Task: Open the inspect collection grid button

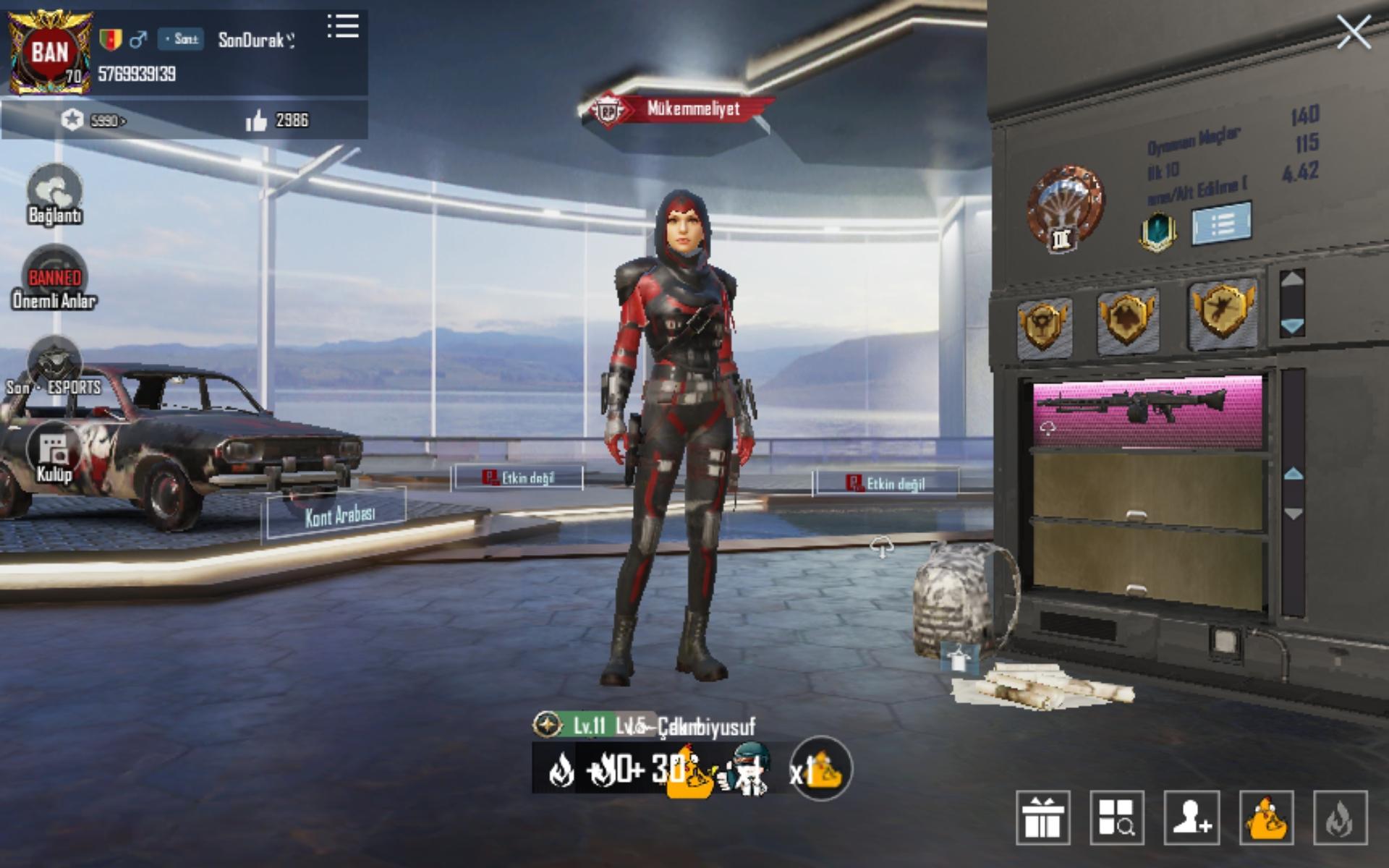Action: click(1116, 818)
